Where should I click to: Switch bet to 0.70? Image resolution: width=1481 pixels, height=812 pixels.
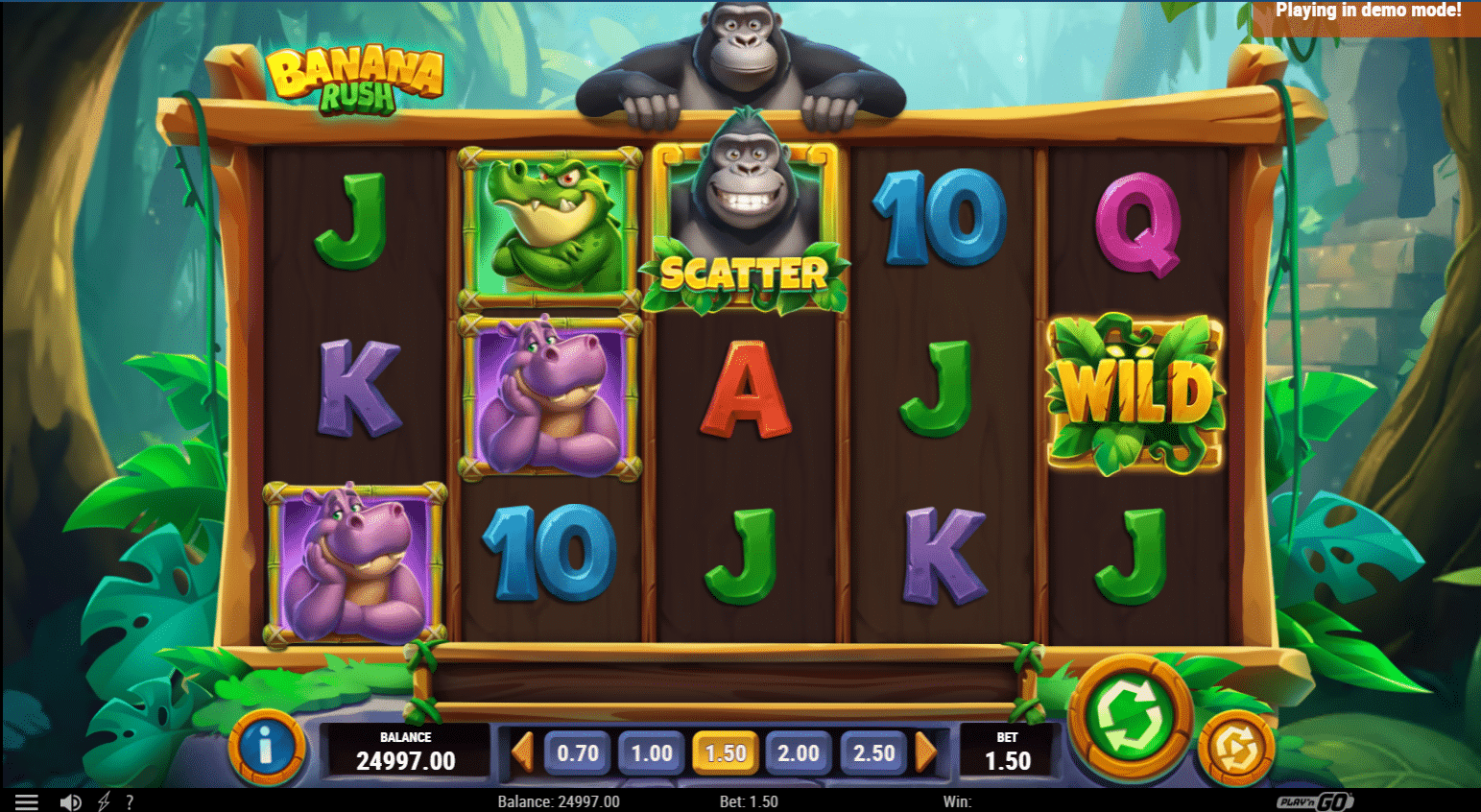coord(577,752)
